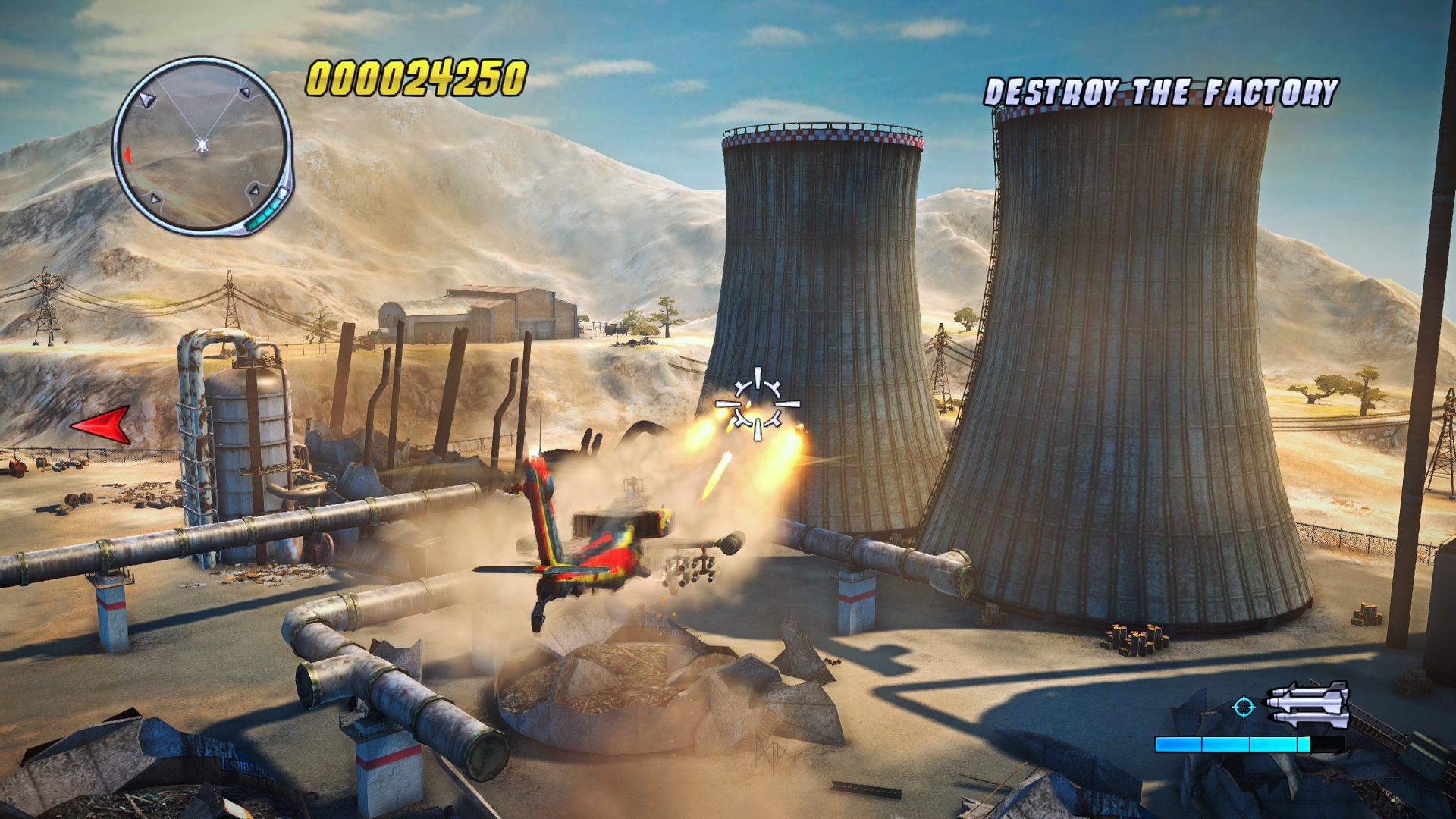Click the circular radar minimap
Viewport: 1456px width, 819px height.
click(202, 144)
